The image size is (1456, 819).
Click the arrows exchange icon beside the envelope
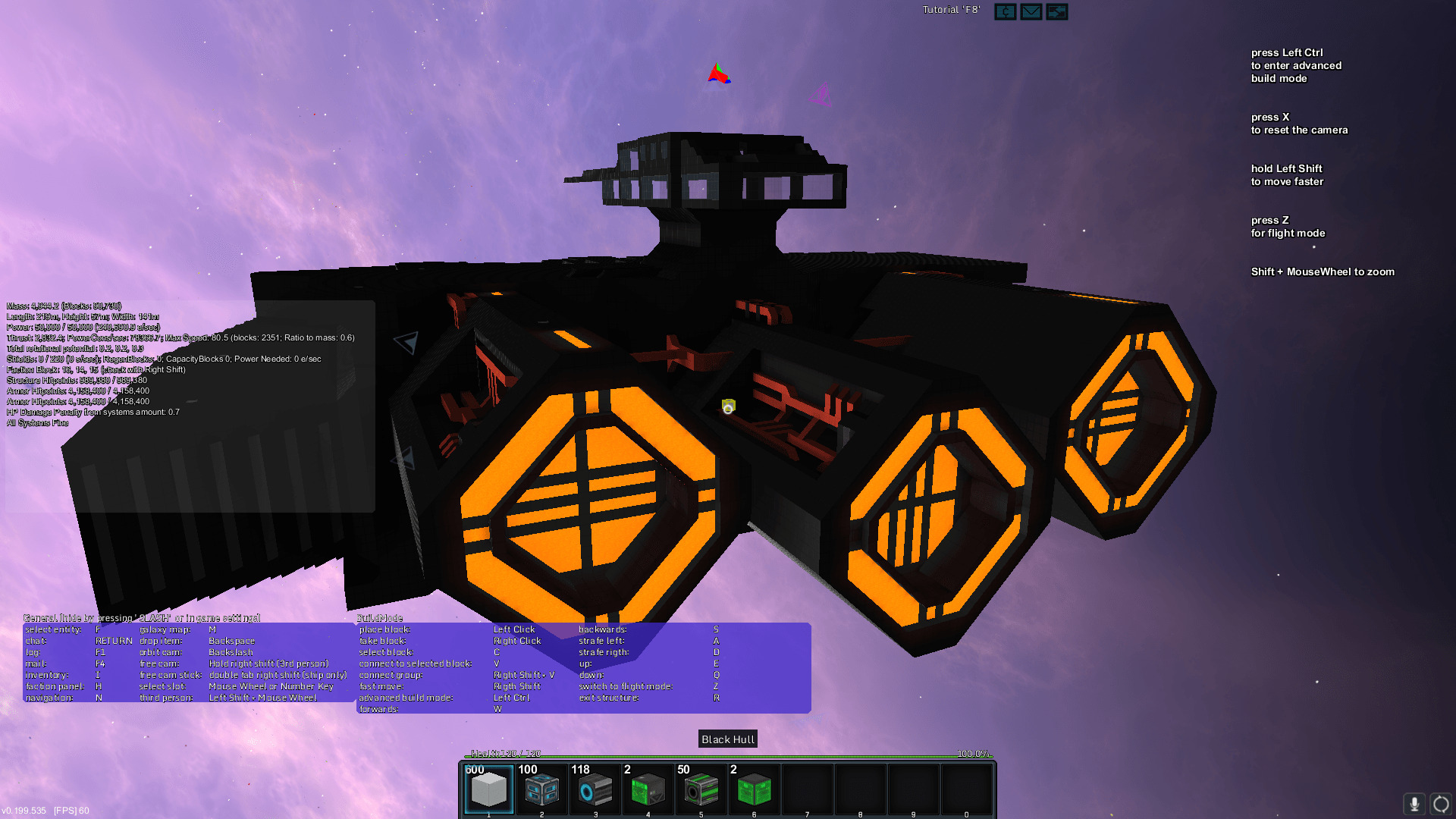point(1056,11)
